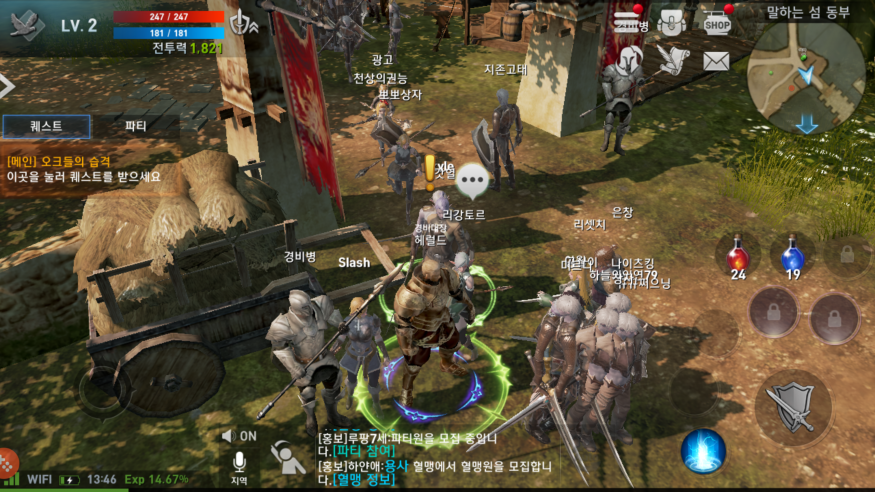Image resolution: width=875 pixels, height=492 pixels.
Task: Tap the sword-and-shield buff icon
Action: coord(241,24)
